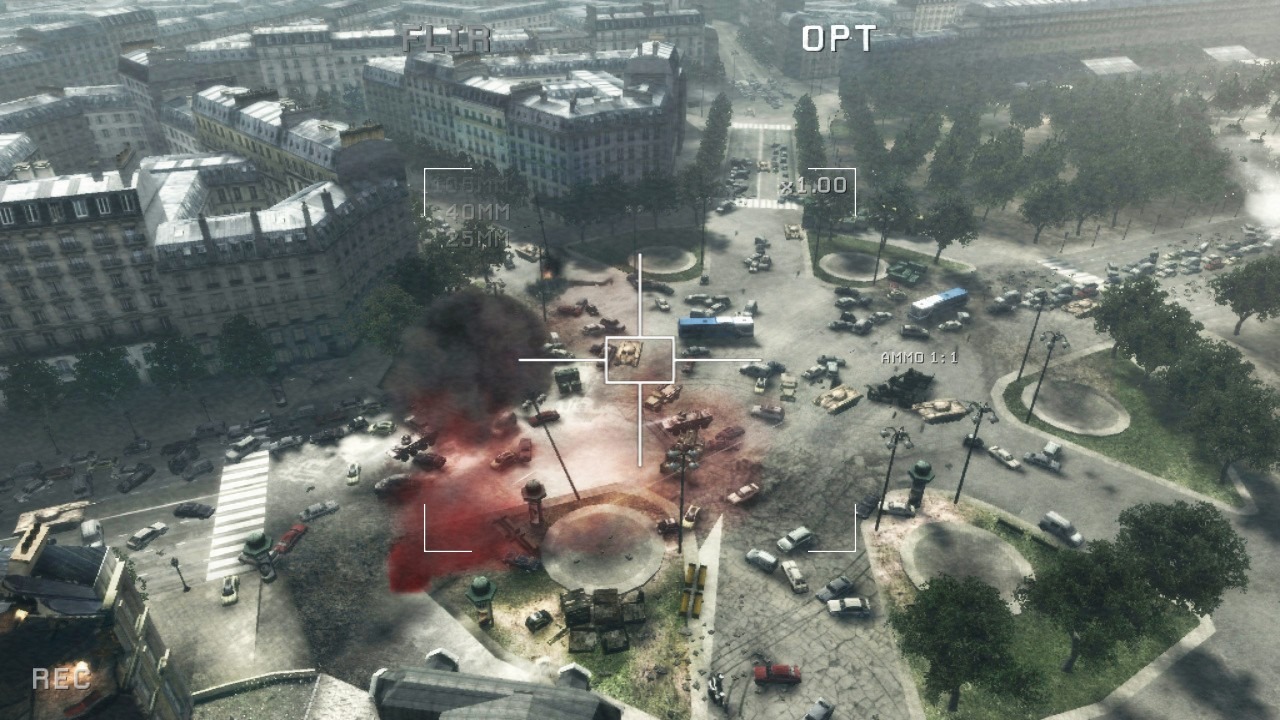Switch to FLIR thermal vision mode

point(447,39)
